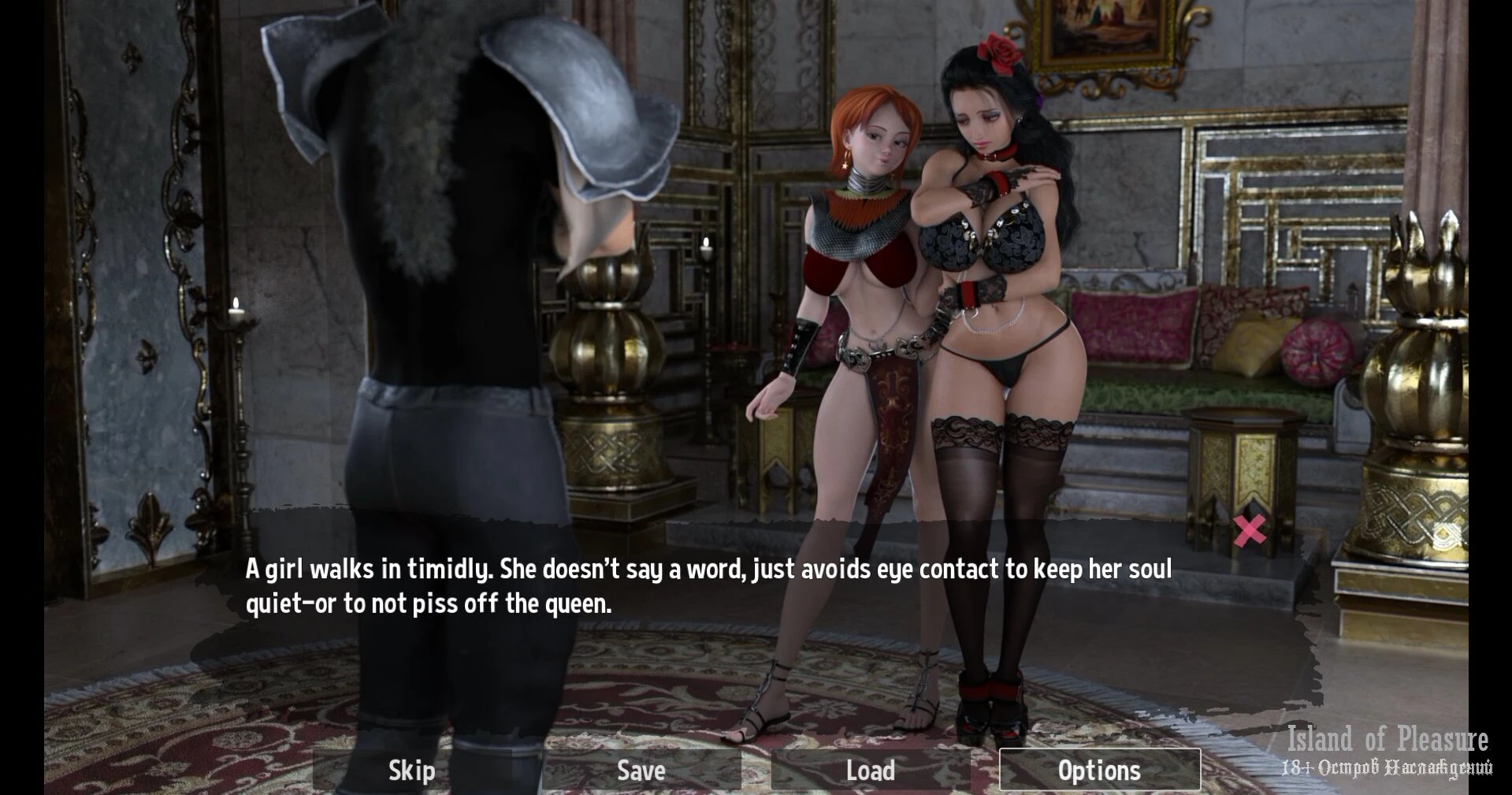Open the Options menu
Viewport: 1512px width, 795px height.
[x=1099, y=770]
